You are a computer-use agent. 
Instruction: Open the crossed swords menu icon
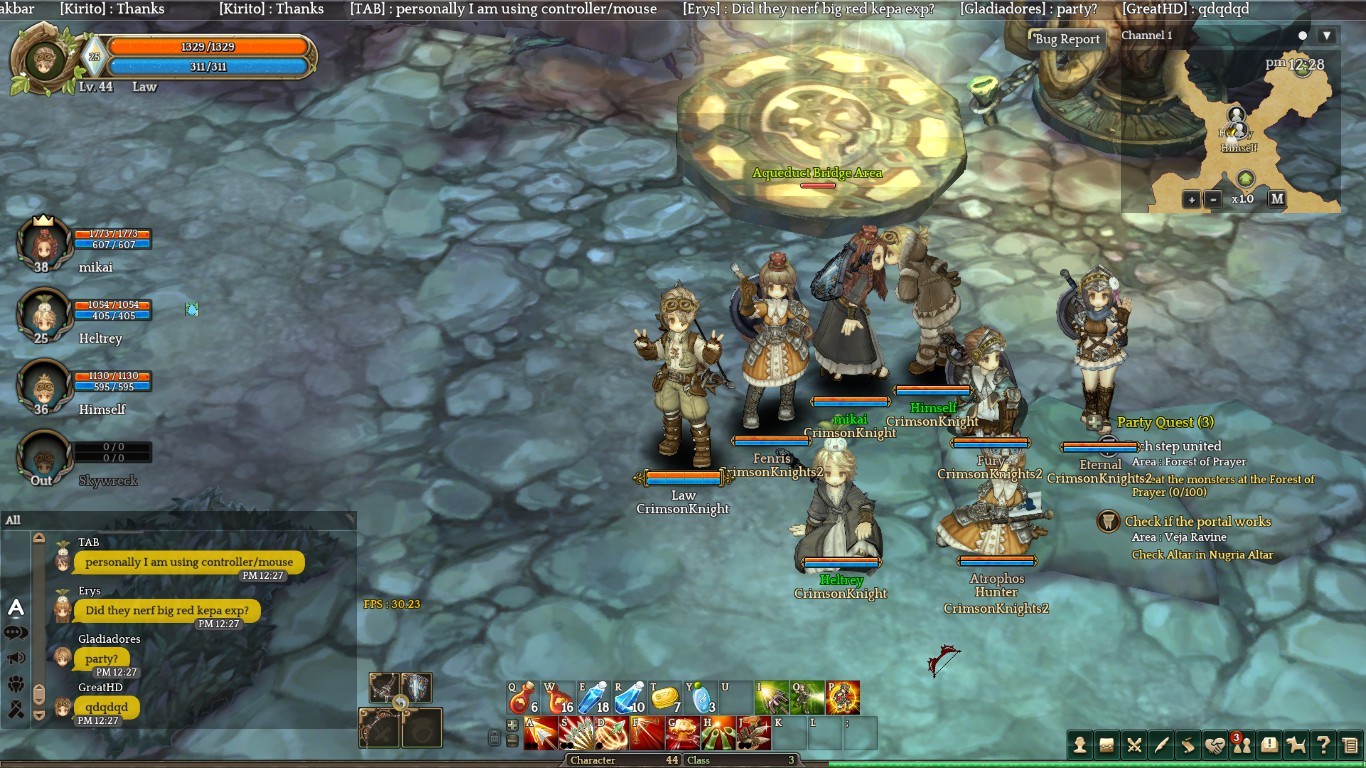coord(1134,744)
